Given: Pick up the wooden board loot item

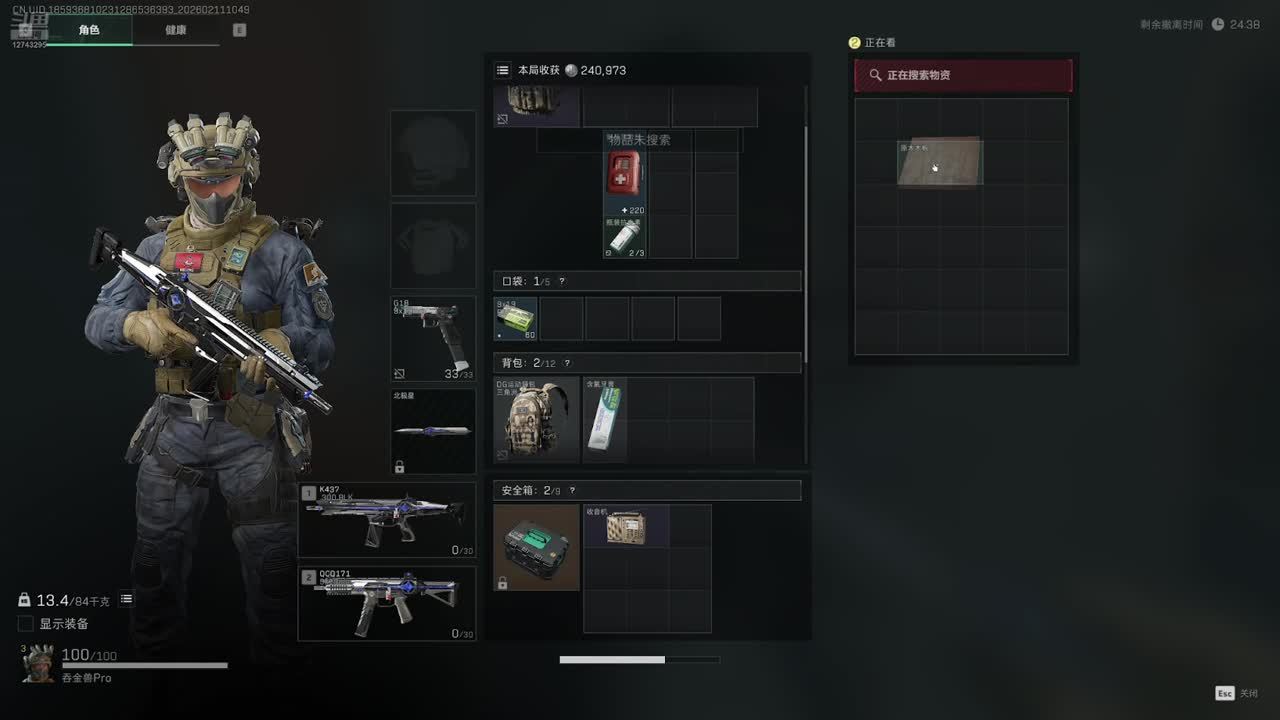Looking at the screenshot, I should click(x=940, y=163).
